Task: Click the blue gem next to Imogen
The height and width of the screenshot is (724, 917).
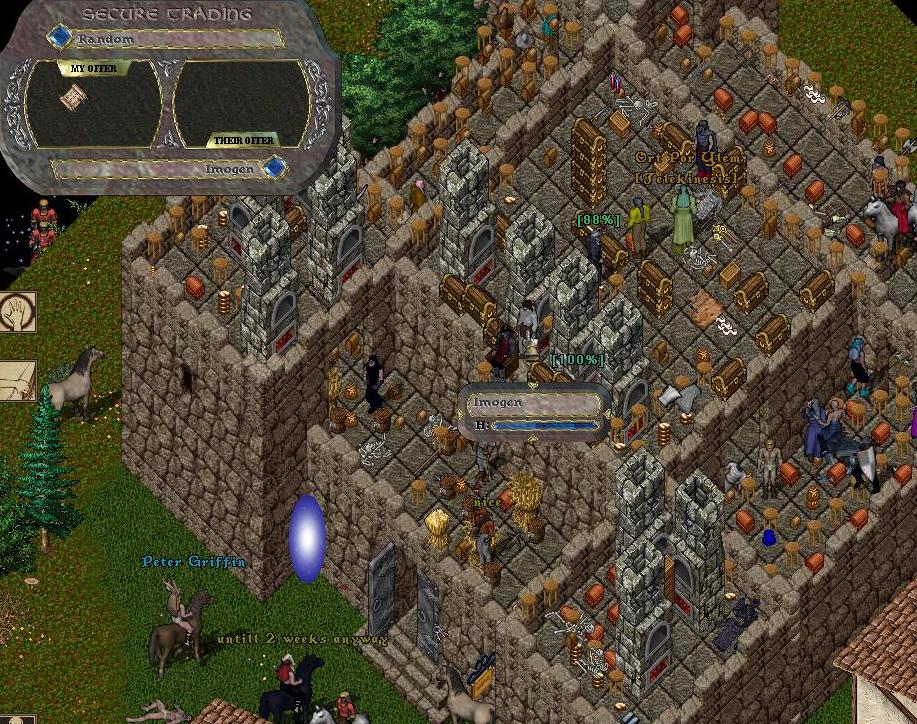Action: click(x=272, y=168)
